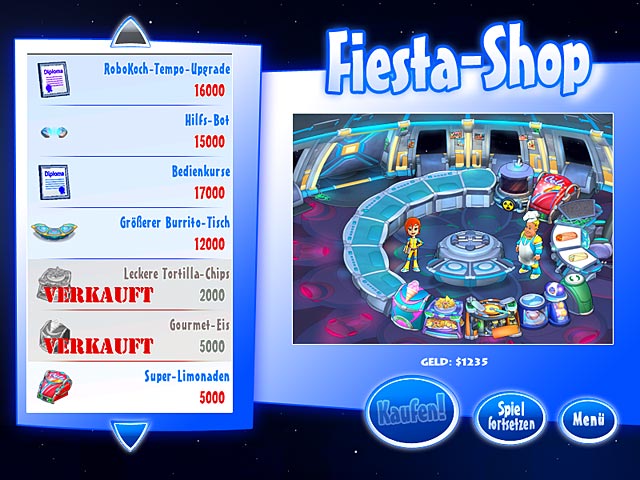This screenshot has width=640, height=480.
Task: Open the Menü button
Action: click(x=587, y=418)
